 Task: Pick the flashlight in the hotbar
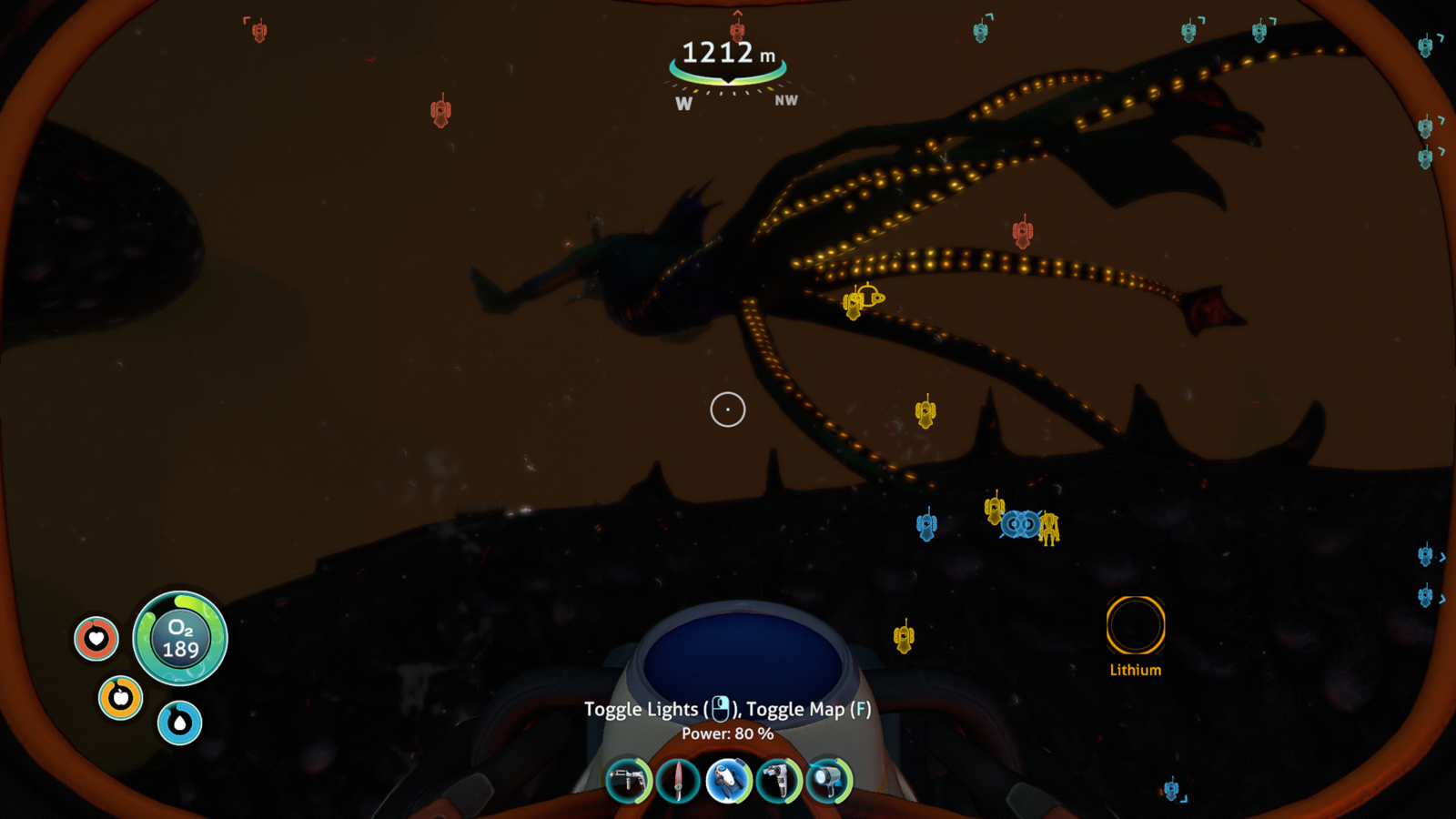pyautogui.click(x=828, y=781)
